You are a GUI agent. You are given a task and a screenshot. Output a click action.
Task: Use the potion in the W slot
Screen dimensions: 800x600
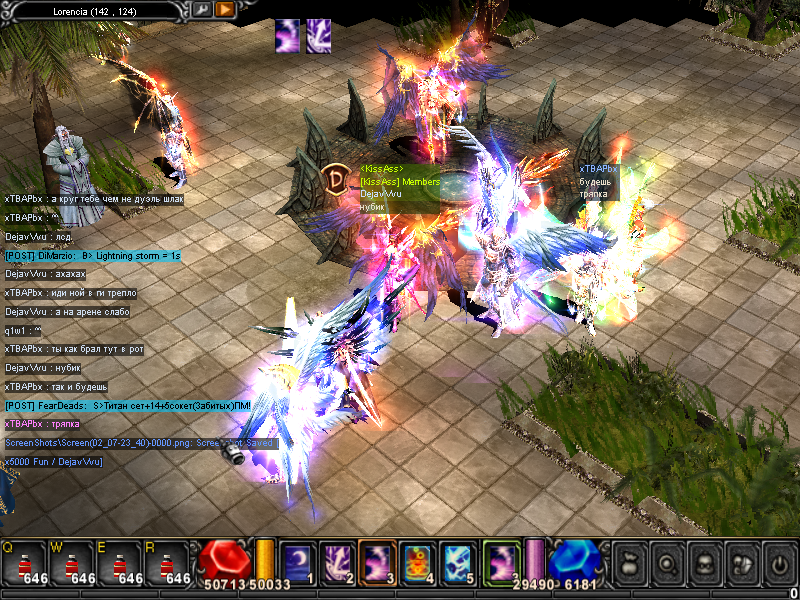[x=71, y=563]
